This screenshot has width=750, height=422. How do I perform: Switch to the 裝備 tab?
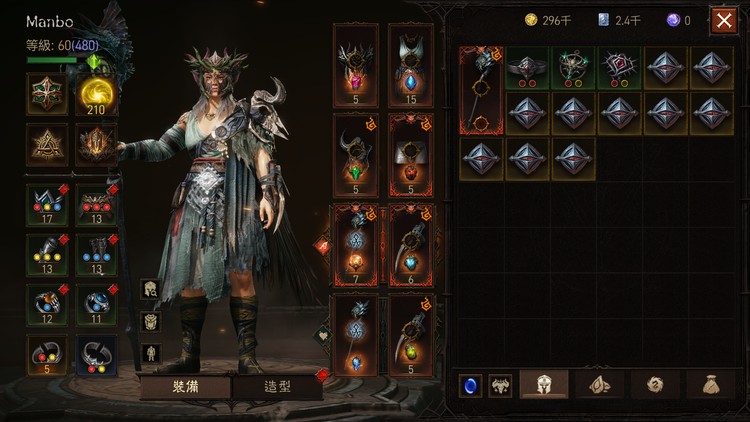[185, 386]
